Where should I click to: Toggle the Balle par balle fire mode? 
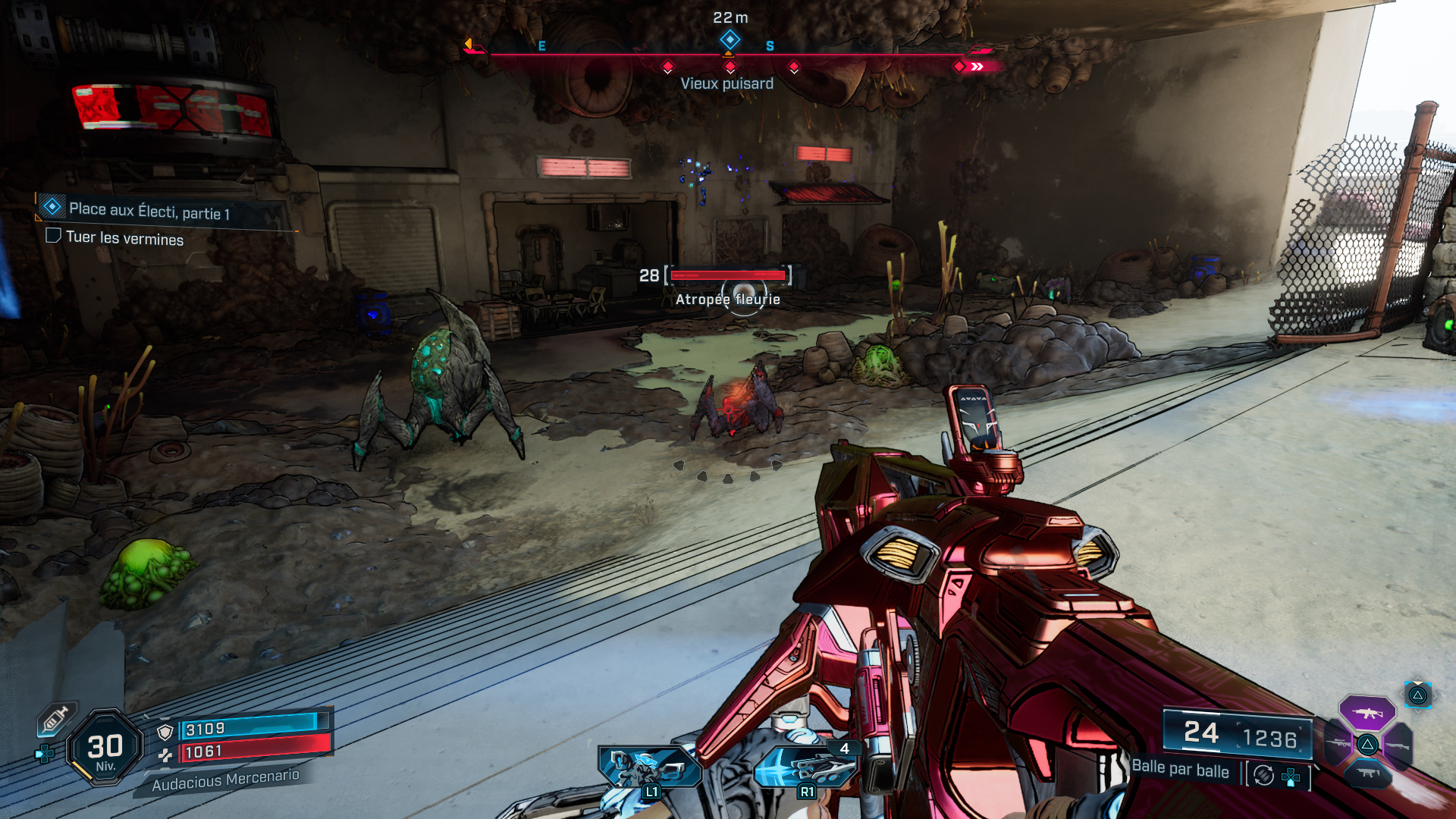(1181, 770)
